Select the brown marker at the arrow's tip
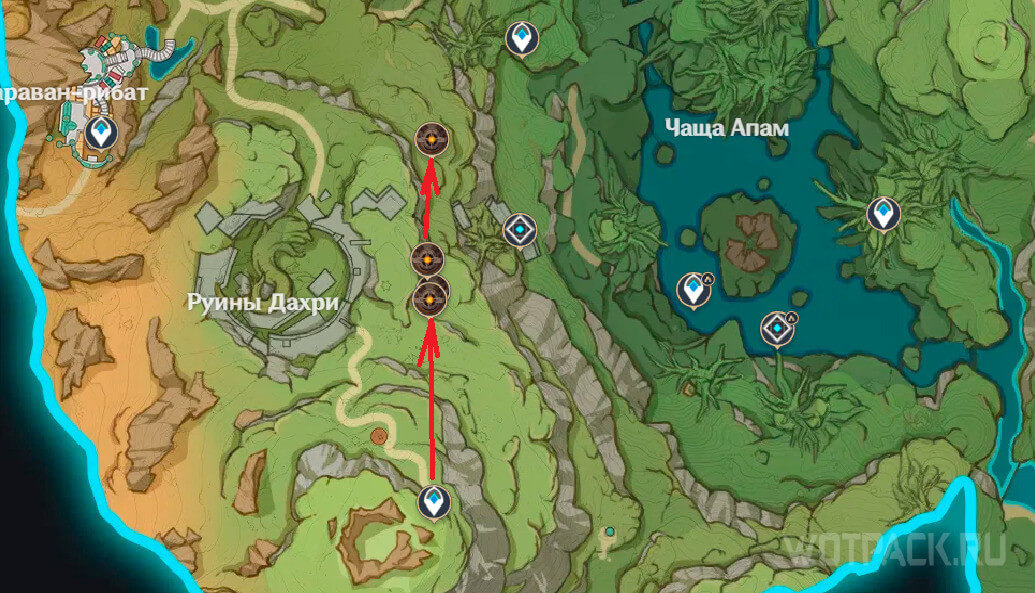This screenshot has width=1035, height=593. click(x=430, y=141)
